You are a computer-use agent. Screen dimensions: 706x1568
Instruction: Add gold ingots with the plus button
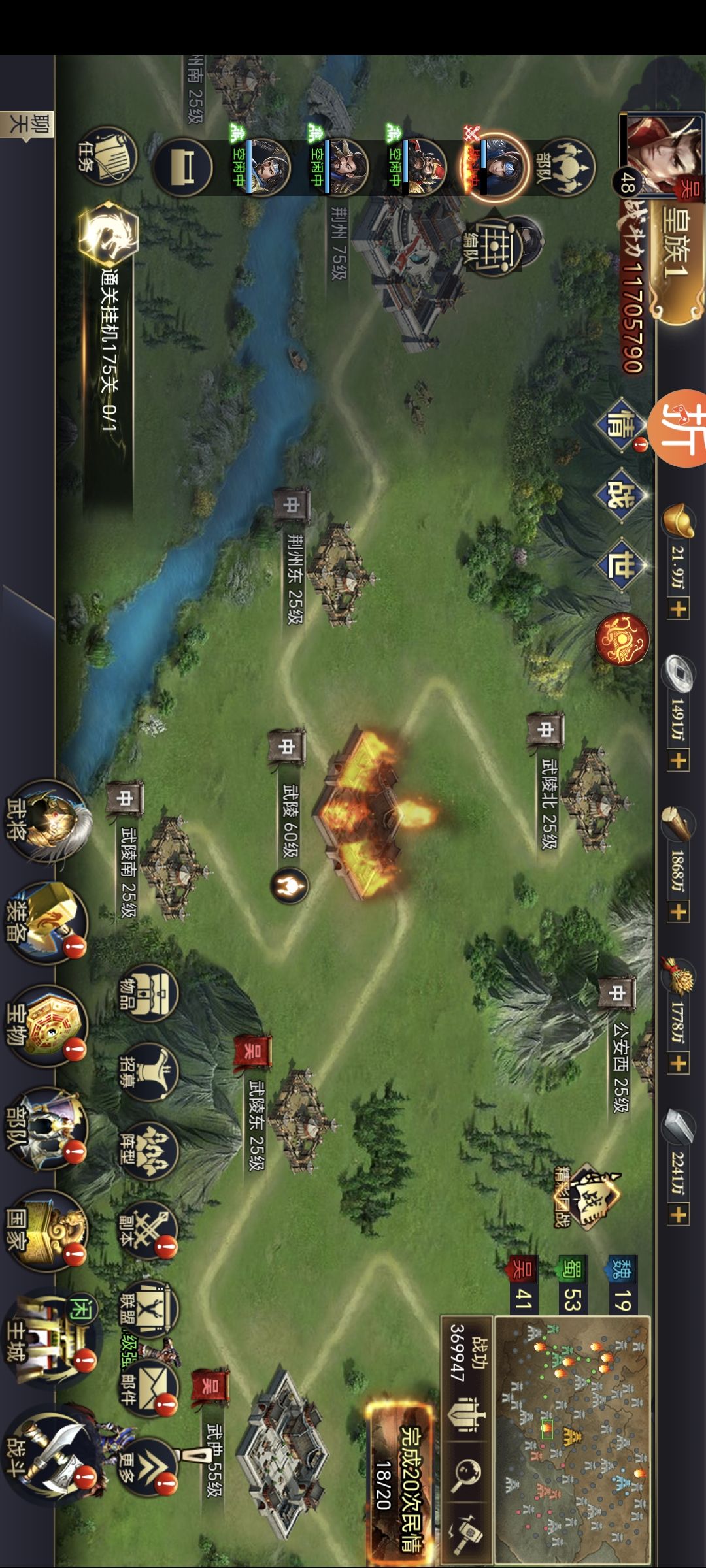point(678,610)
